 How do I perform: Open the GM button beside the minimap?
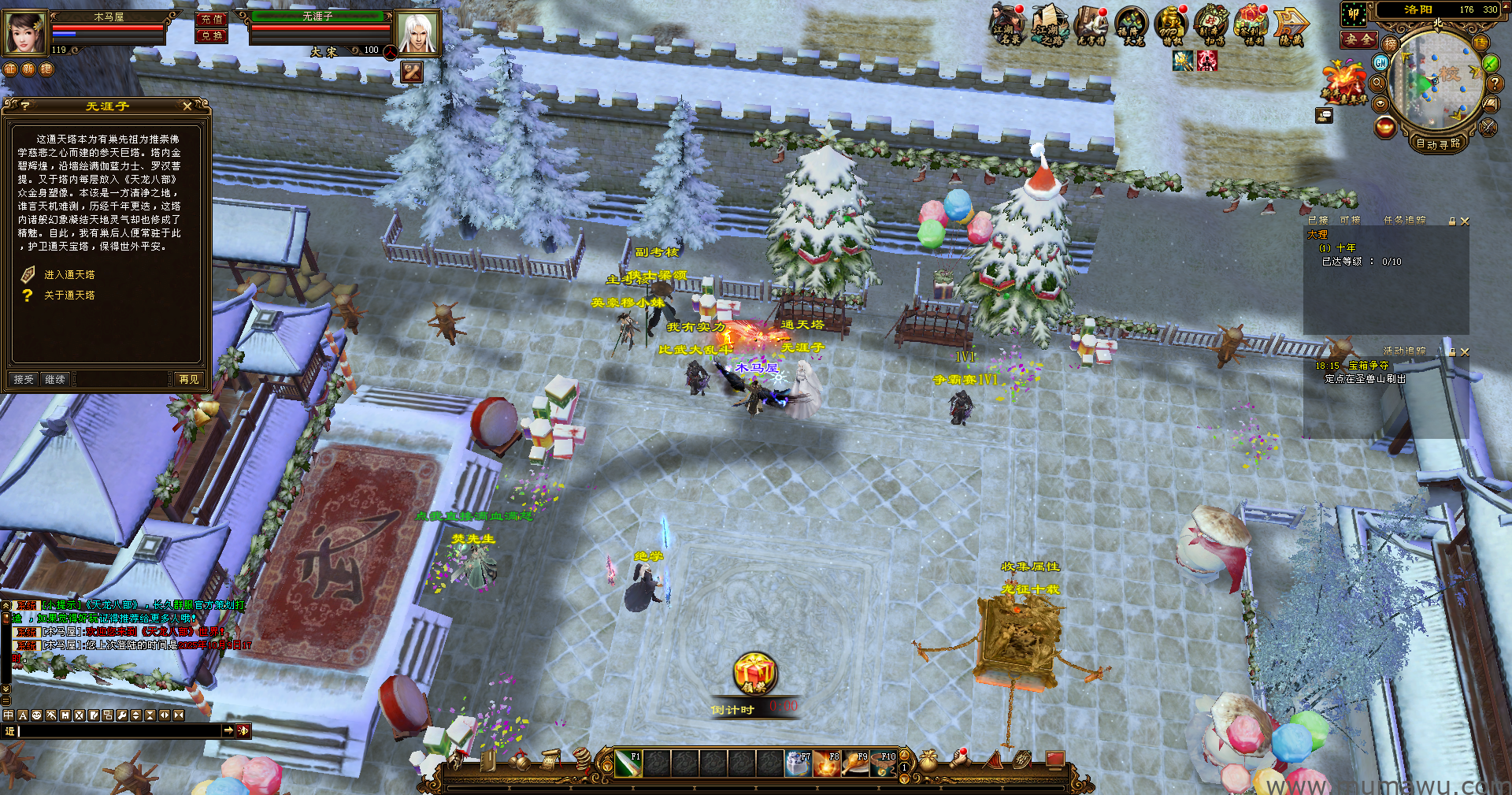[1380, 63]
